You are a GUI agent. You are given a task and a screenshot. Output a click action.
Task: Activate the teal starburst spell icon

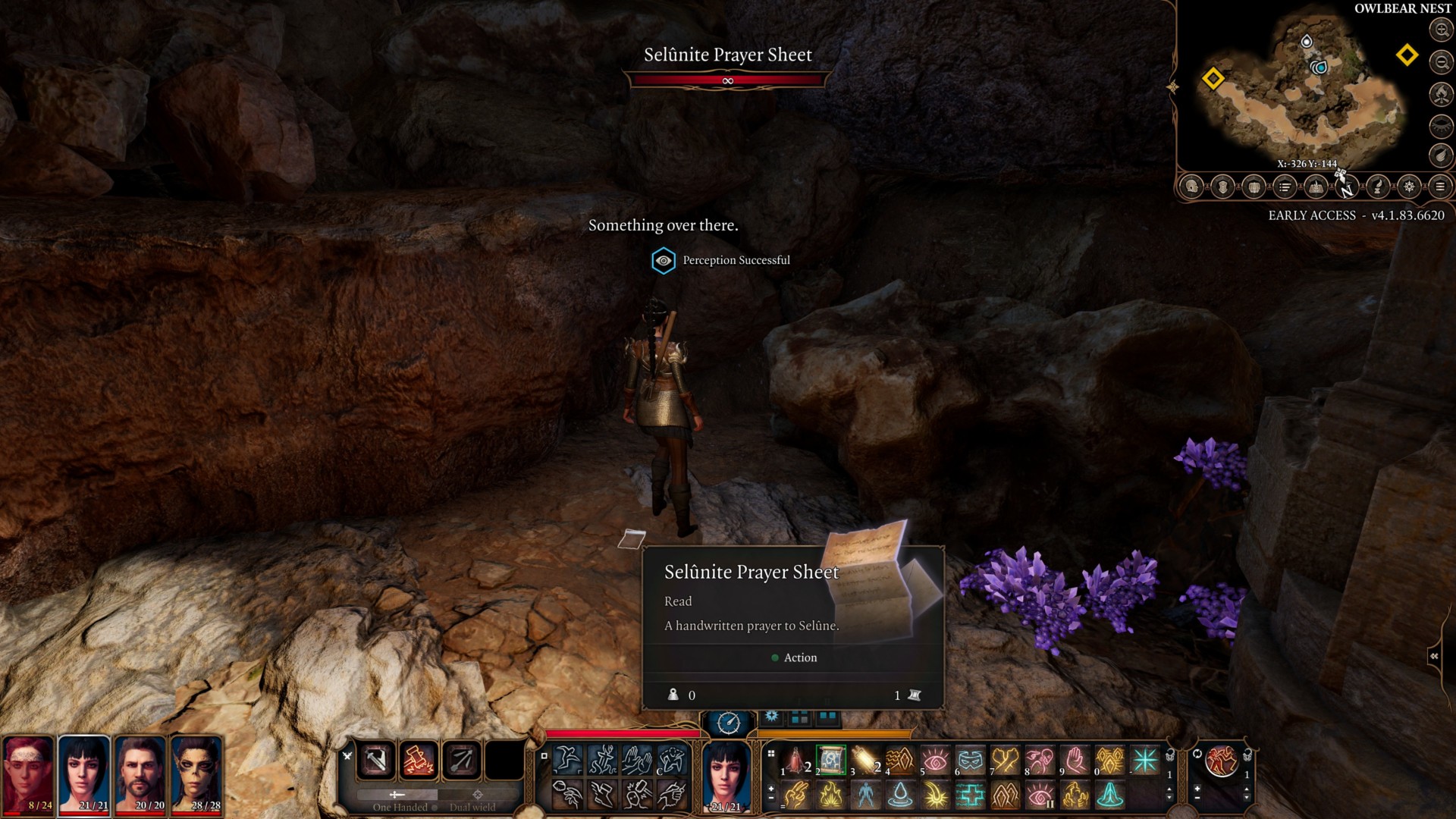tap(1145, 760)
